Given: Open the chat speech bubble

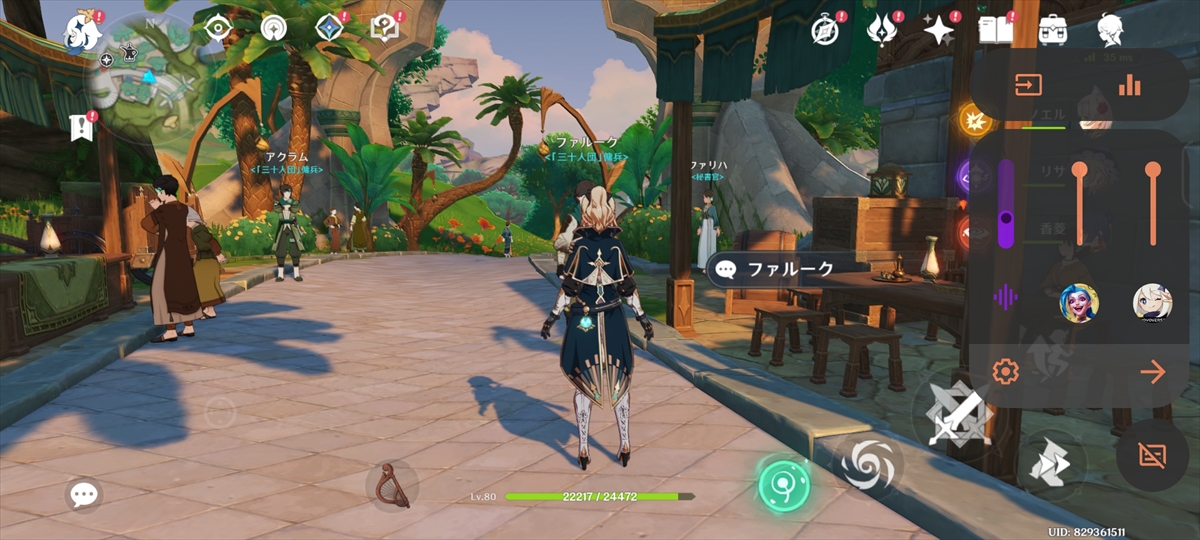Looking at the screenshot, I should [x=84, y=493].
